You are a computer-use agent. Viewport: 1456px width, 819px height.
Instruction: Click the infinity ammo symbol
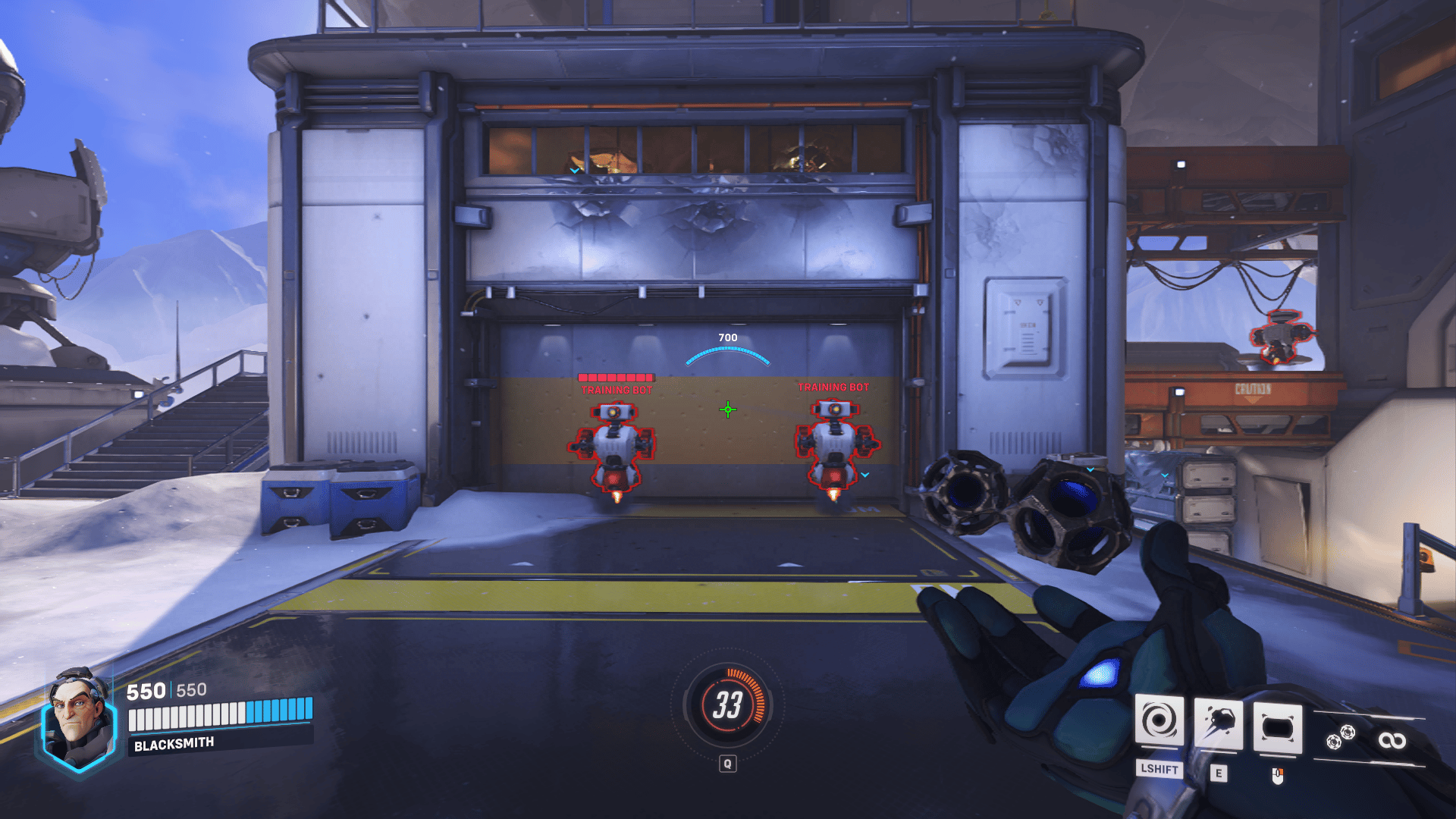point(1395,739)
